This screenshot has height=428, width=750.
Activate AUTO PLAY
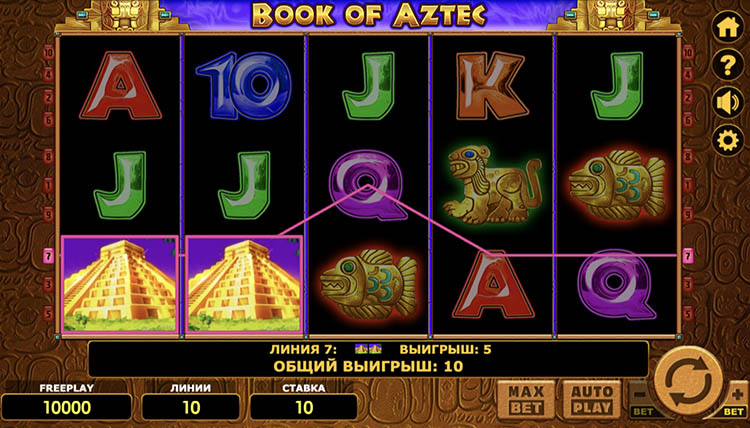(590, 397)
